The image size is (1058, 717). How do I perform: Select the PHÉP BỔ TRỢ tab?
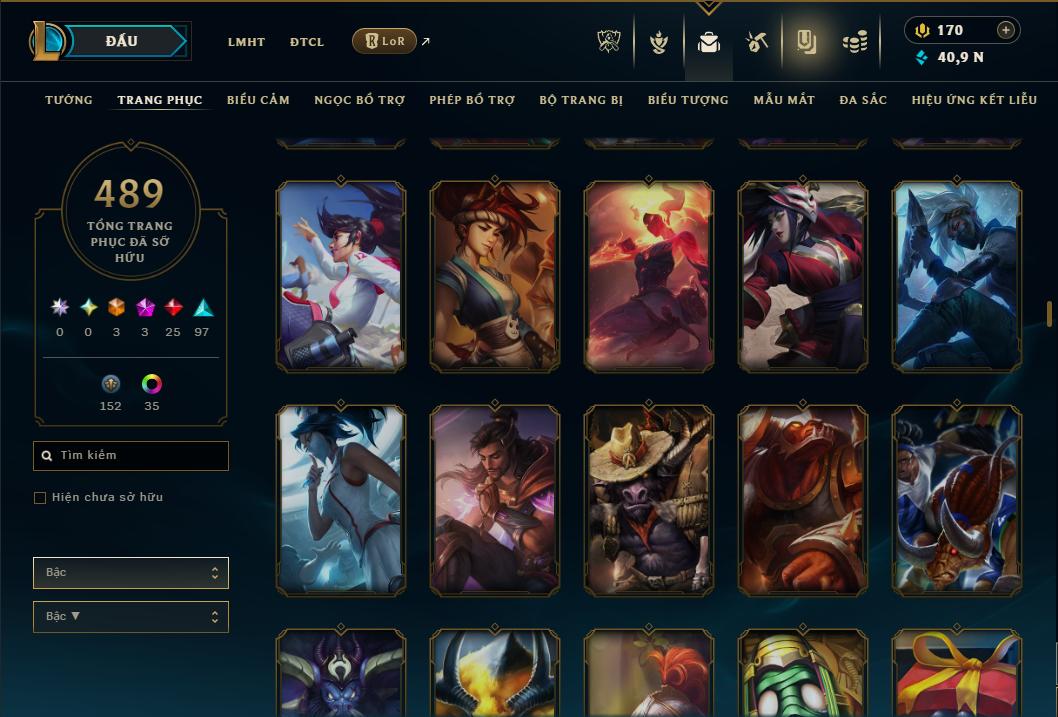coord(472,100)
